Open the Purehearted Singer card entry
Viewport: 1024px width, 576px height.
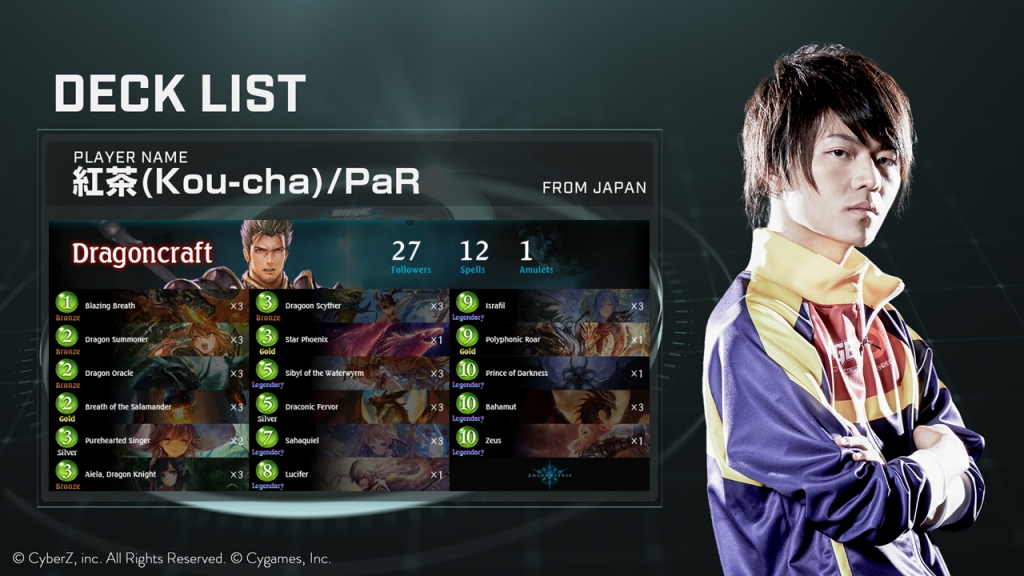point(150,441)
